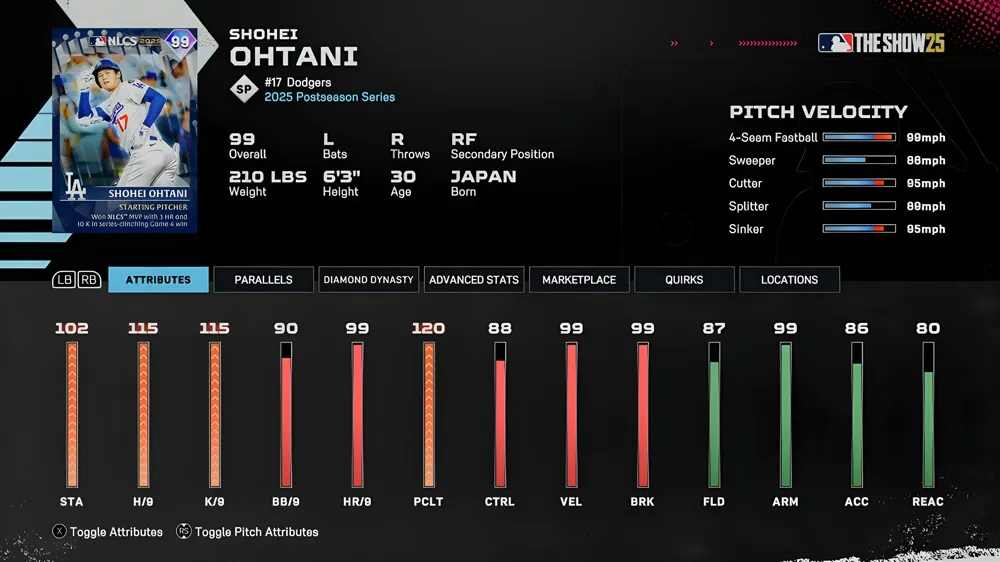The height and width of the screenshot is (562, 1000).
Task: Open the Parallels tab
Action: [x=263, y=280]
